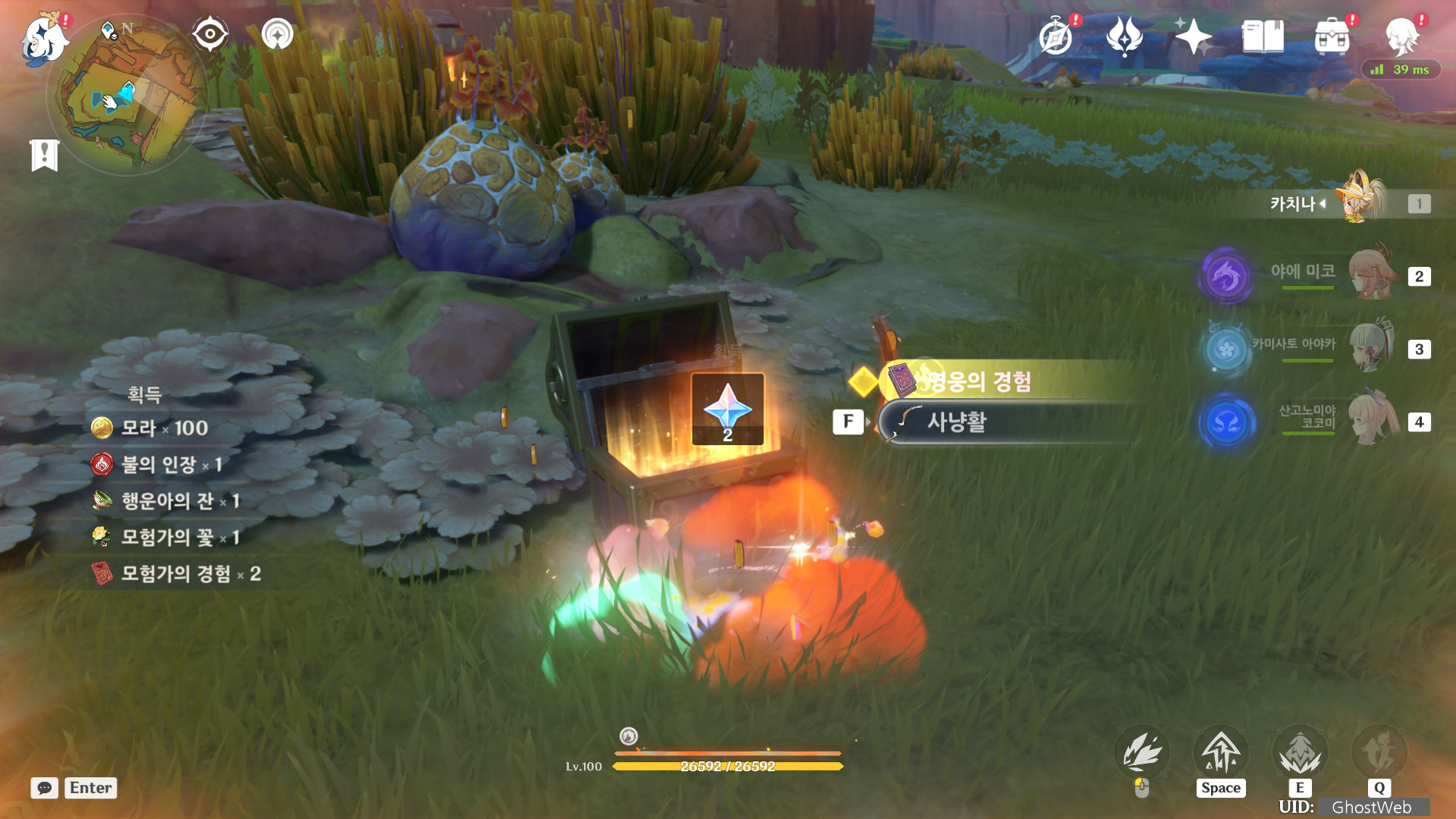Open the adventurer handbook book icon
Viewport: 1456px width, 819px height.
pyautogui.click(x=1263, y=36)
